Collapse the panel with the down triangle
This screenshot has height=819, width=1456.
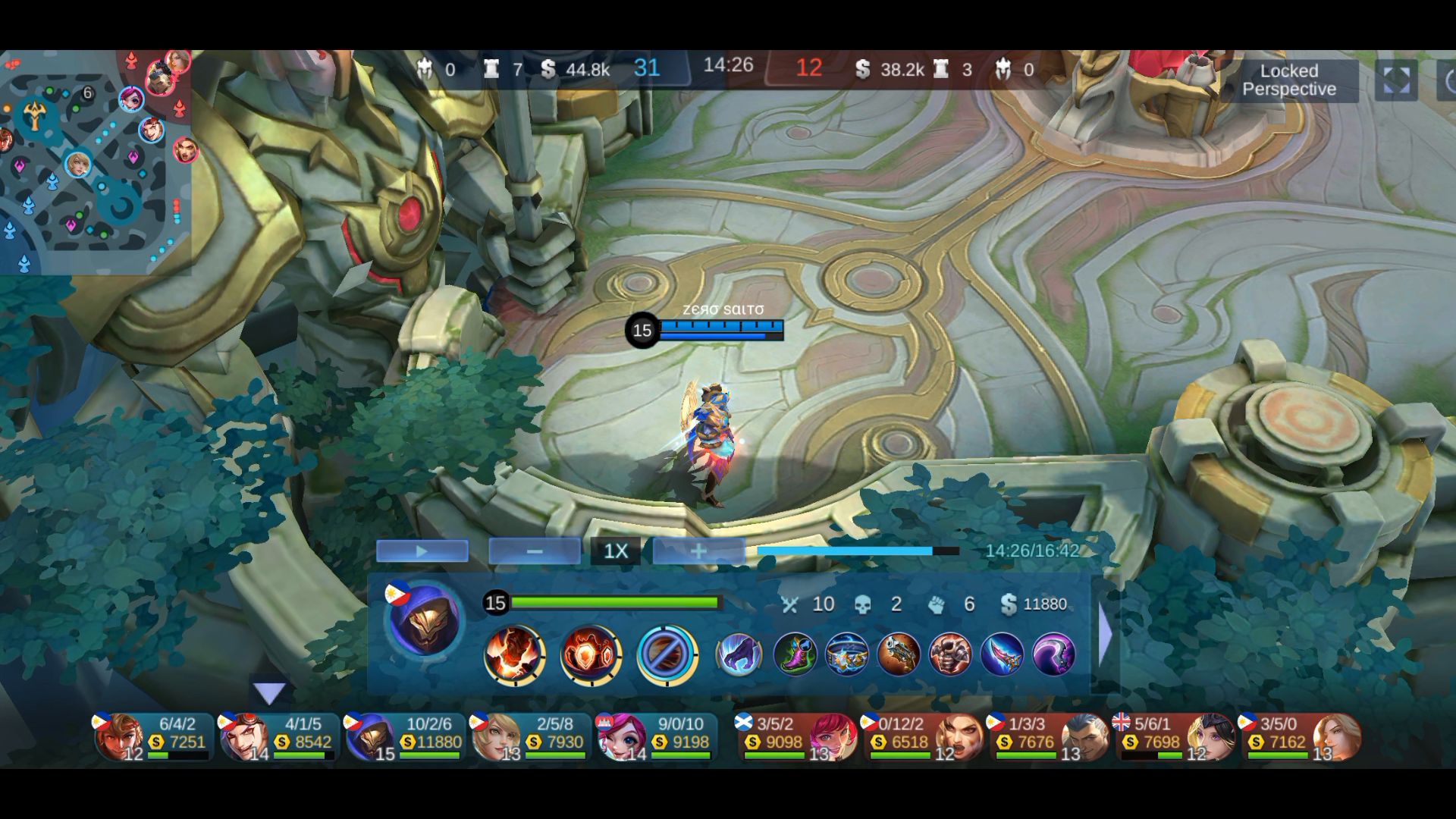(268, 692)
